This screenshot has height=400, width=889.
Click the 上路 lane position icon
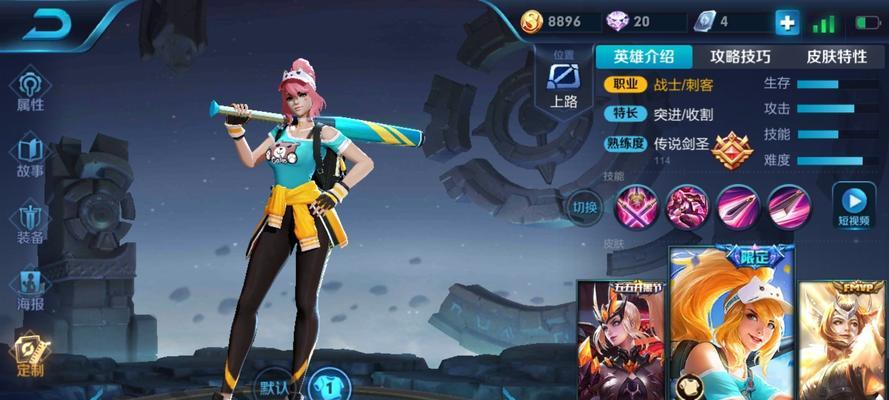(564, 83)
